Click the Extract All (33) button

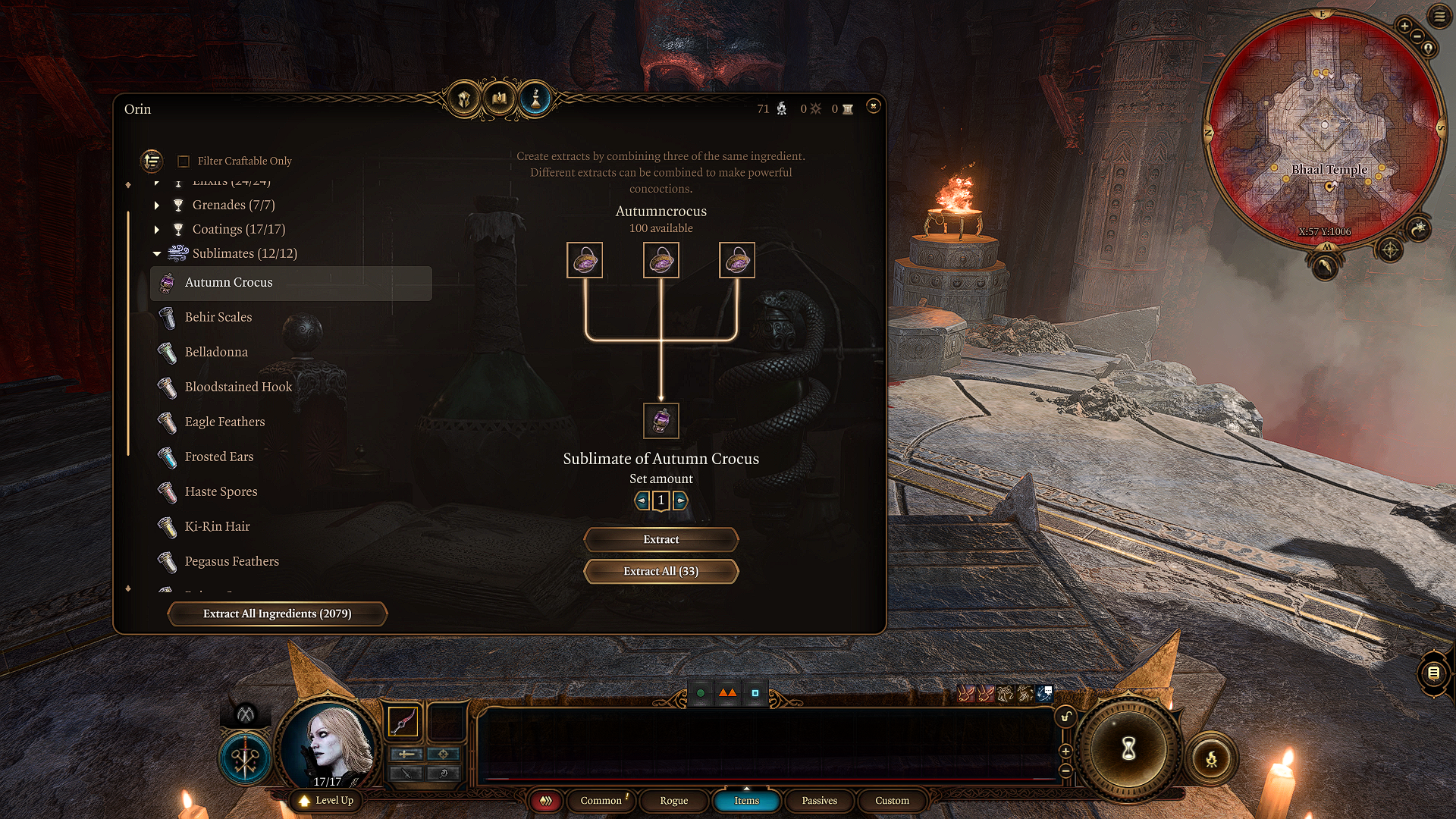point(661,571)
